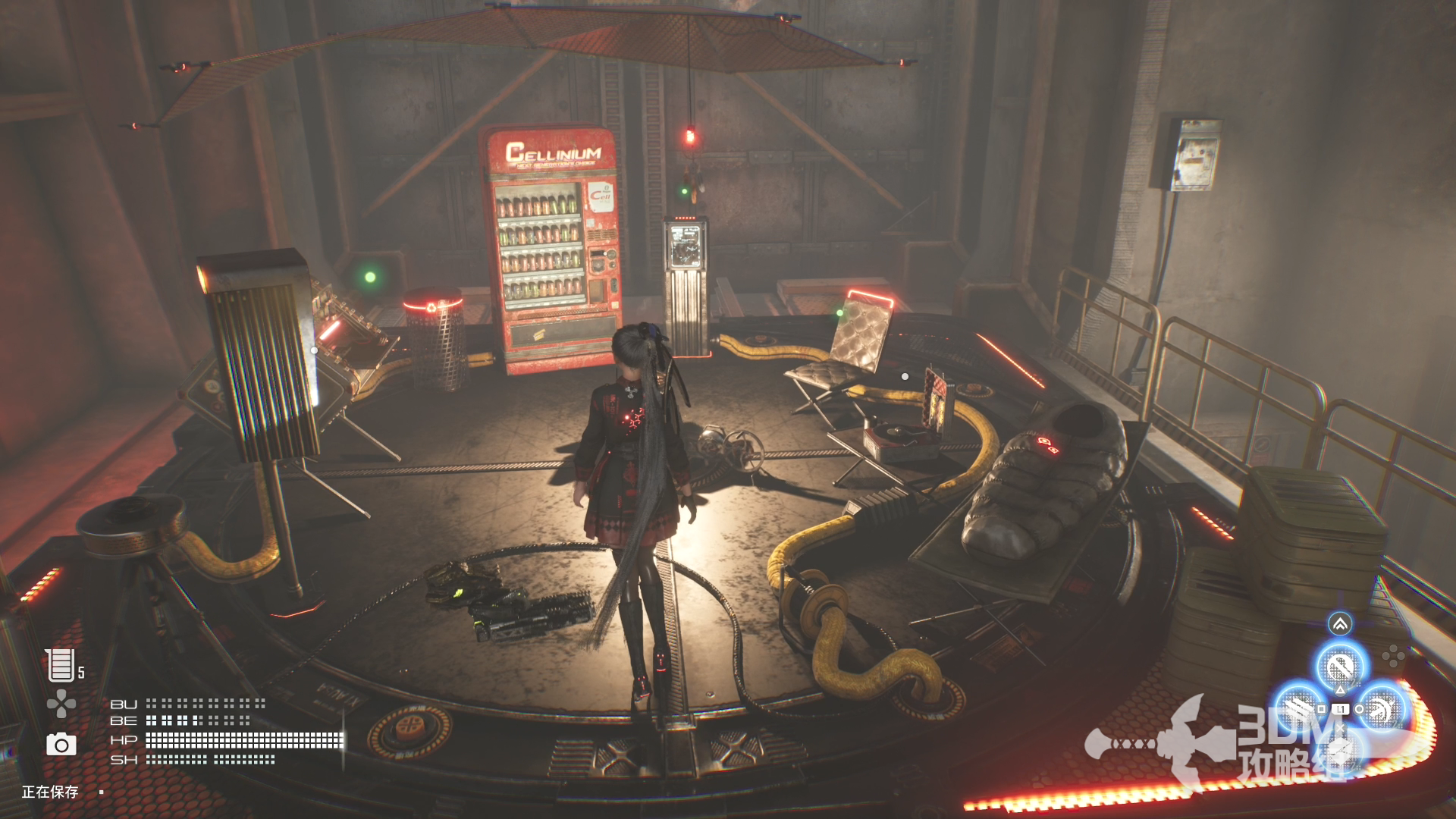The height and width of the screenshot is (819, 1456).
Task: Trigger the spinning-slash beta skill icon
Action: (x=1382, y=709)
